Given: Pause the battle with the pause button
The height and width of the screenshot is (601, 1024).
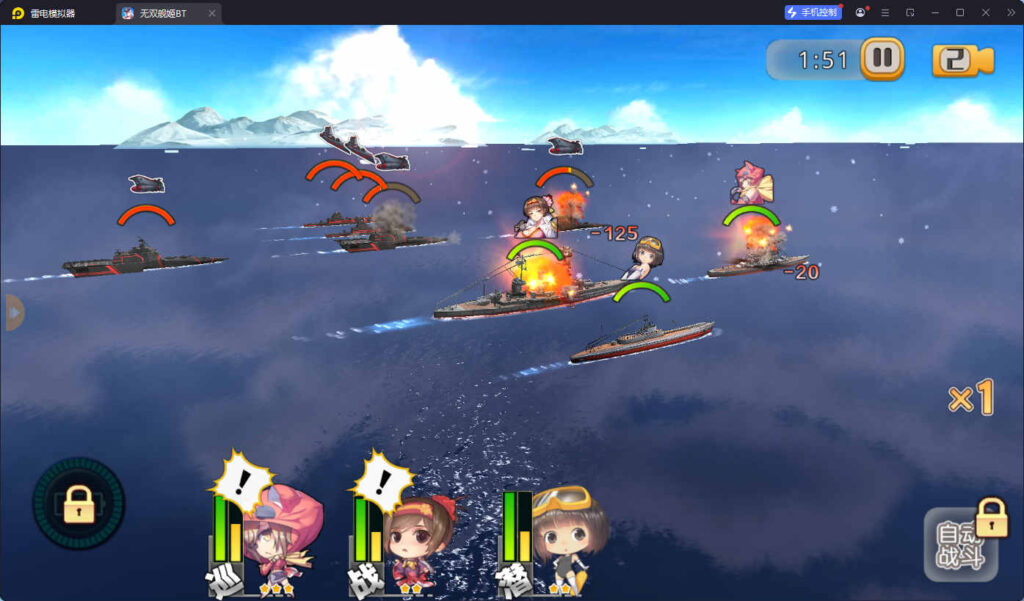Looking at the screenshot, I should click(882, 58).
